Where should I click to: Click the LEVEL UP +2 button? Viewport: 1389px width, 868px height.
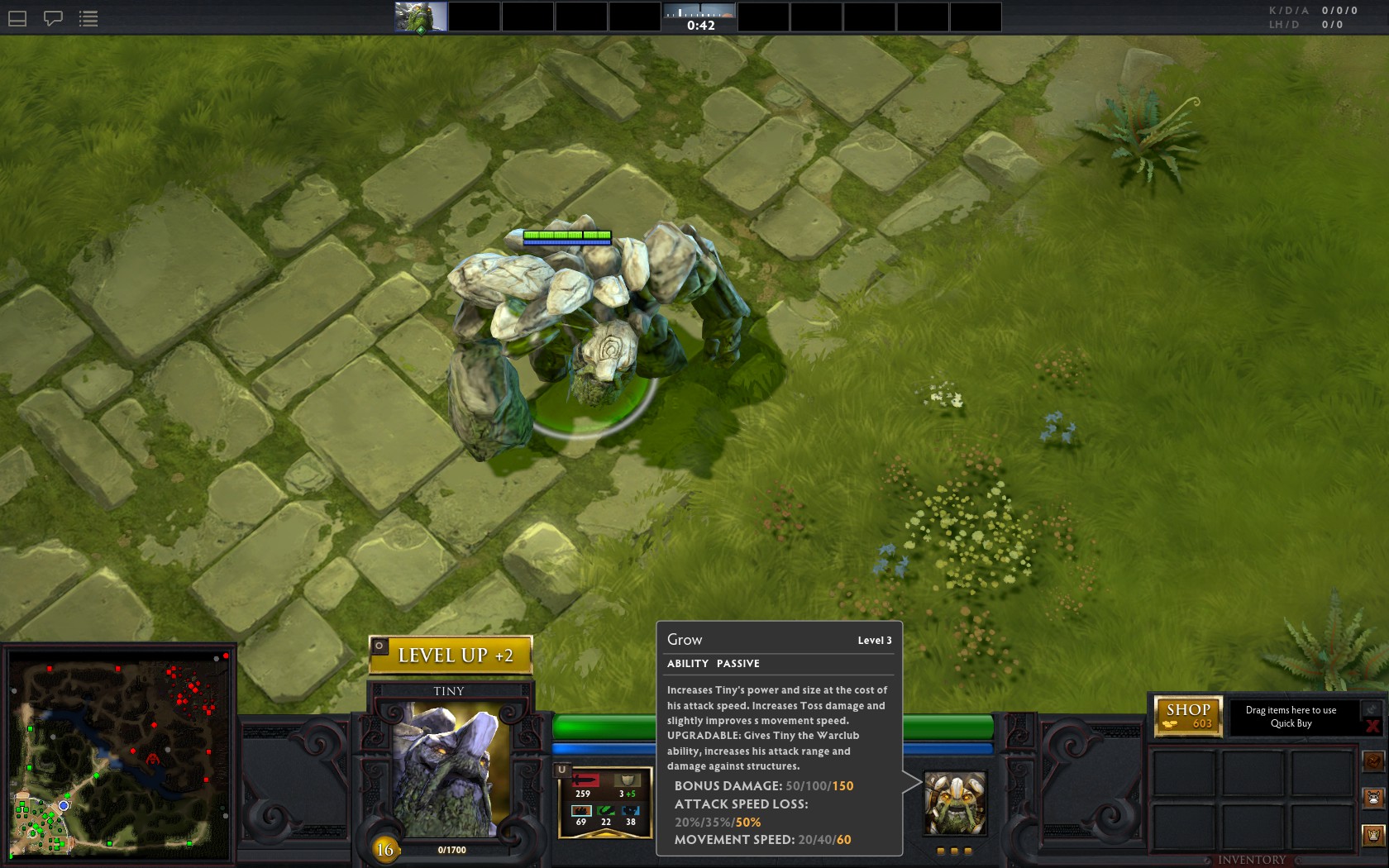[451, 656]
